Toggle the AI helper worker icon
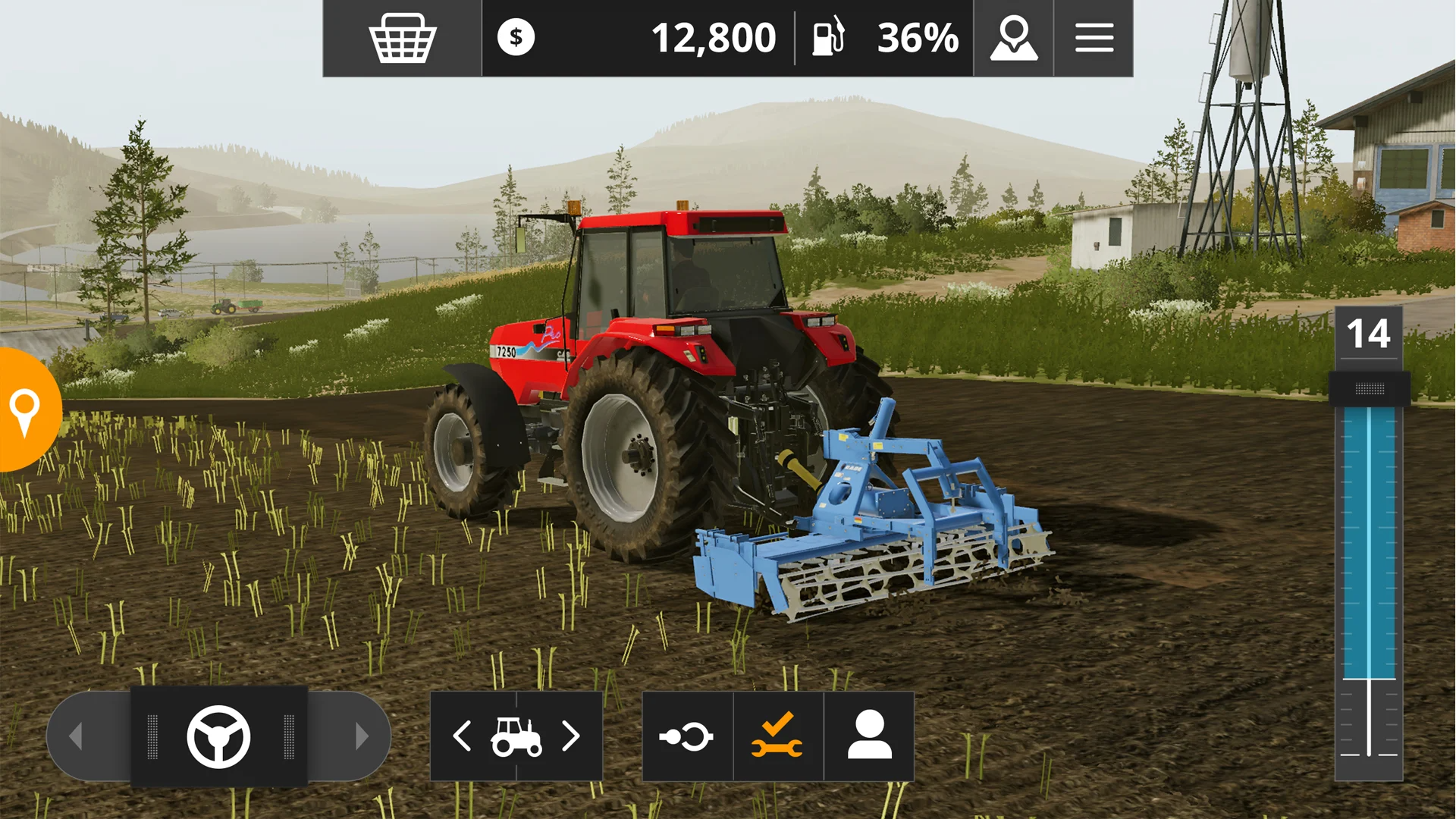The image size is (1456, 819). 869,736
